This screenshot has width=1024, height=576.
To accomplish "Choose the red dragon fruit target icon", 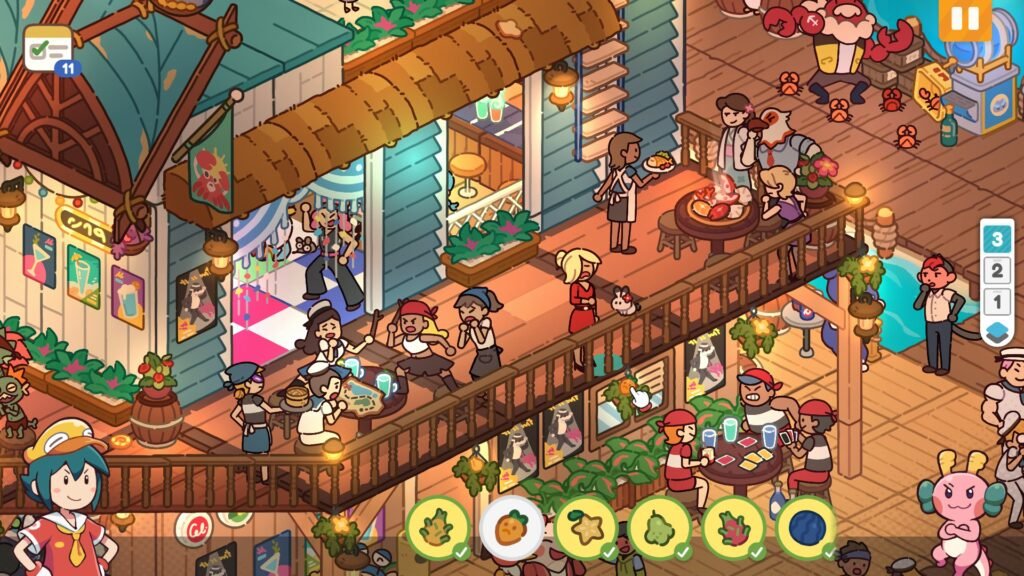I will click(x=733, y=526).
